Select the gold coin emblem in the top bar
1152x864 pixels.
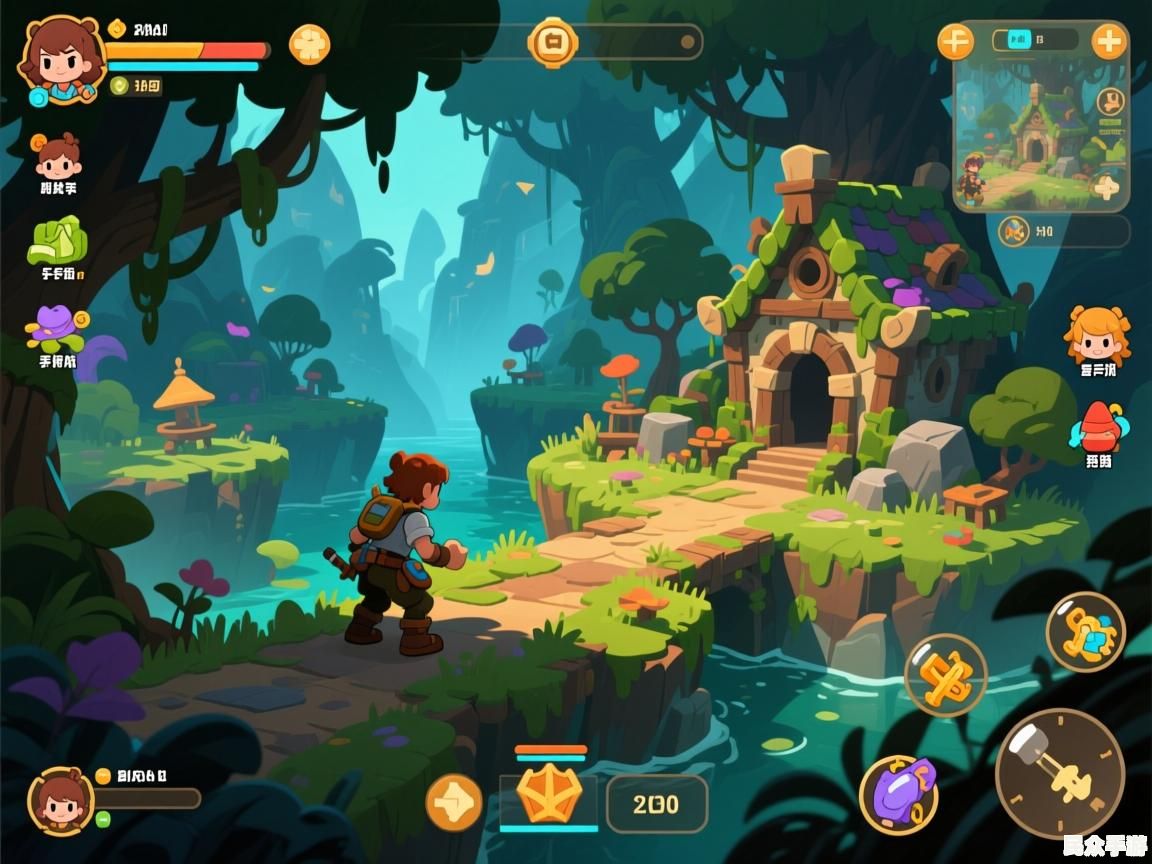(x=552, y=42)
